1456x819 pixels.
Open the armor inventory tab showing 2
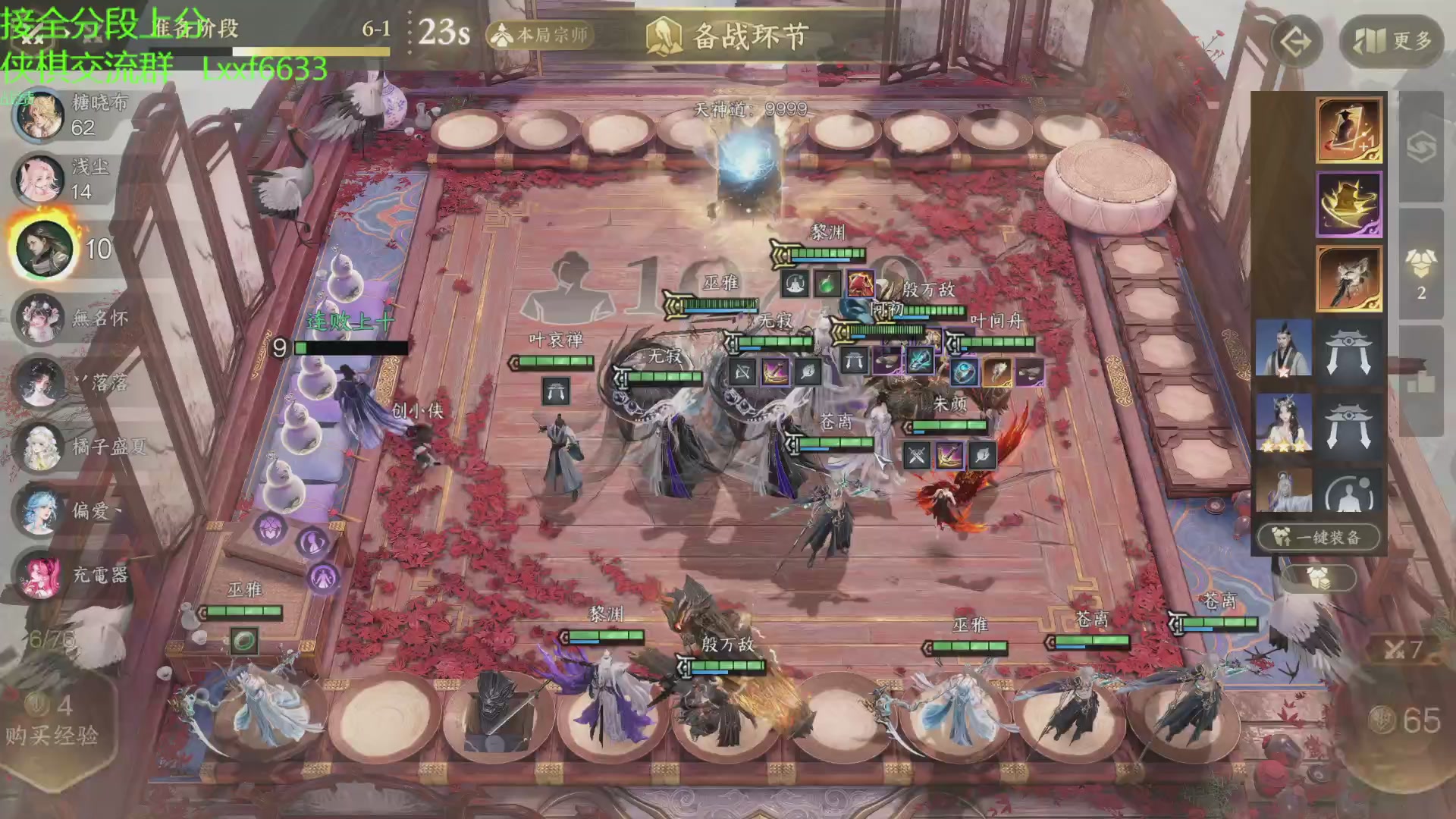click(1421, 273)
